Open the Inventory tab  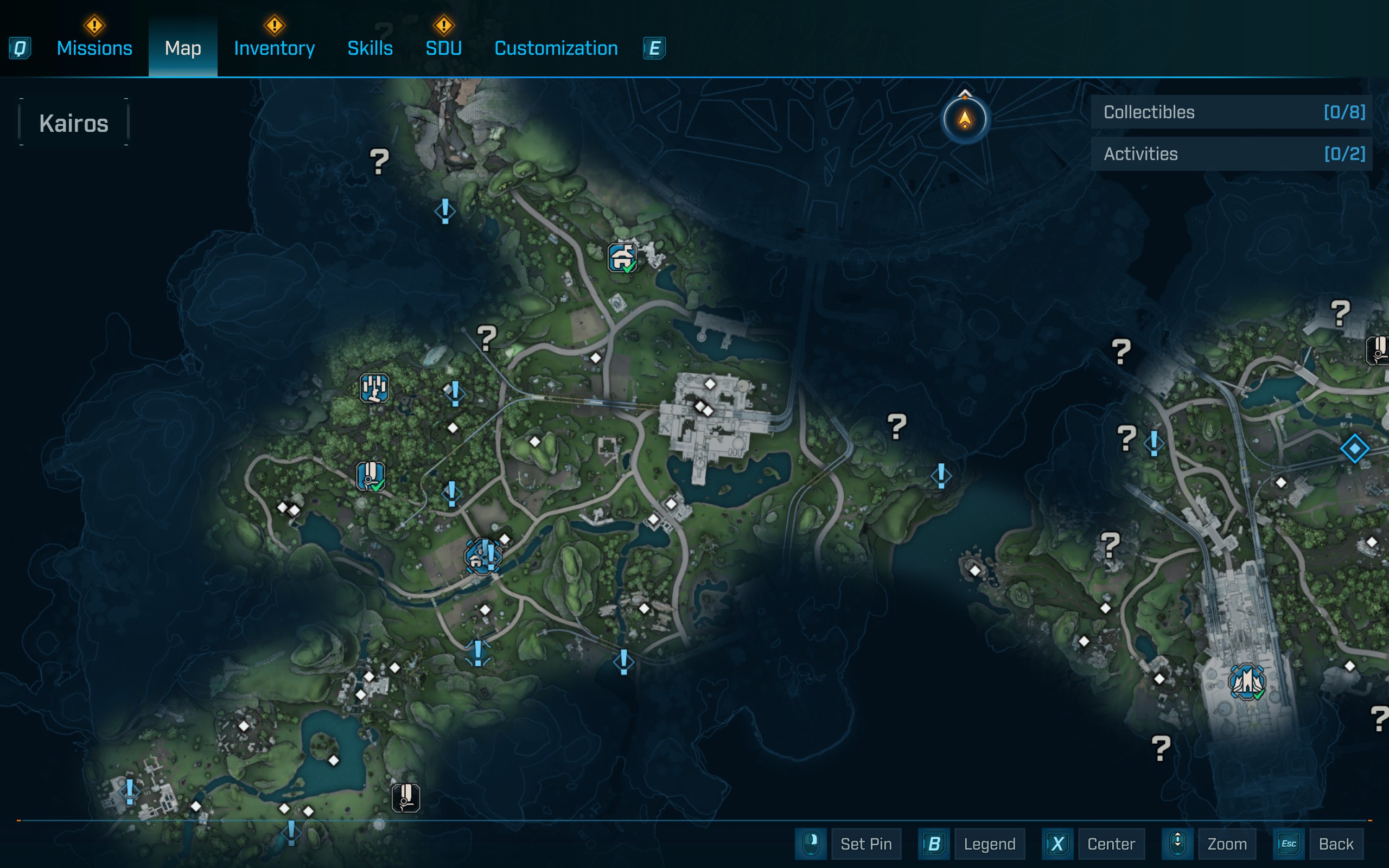274,48
